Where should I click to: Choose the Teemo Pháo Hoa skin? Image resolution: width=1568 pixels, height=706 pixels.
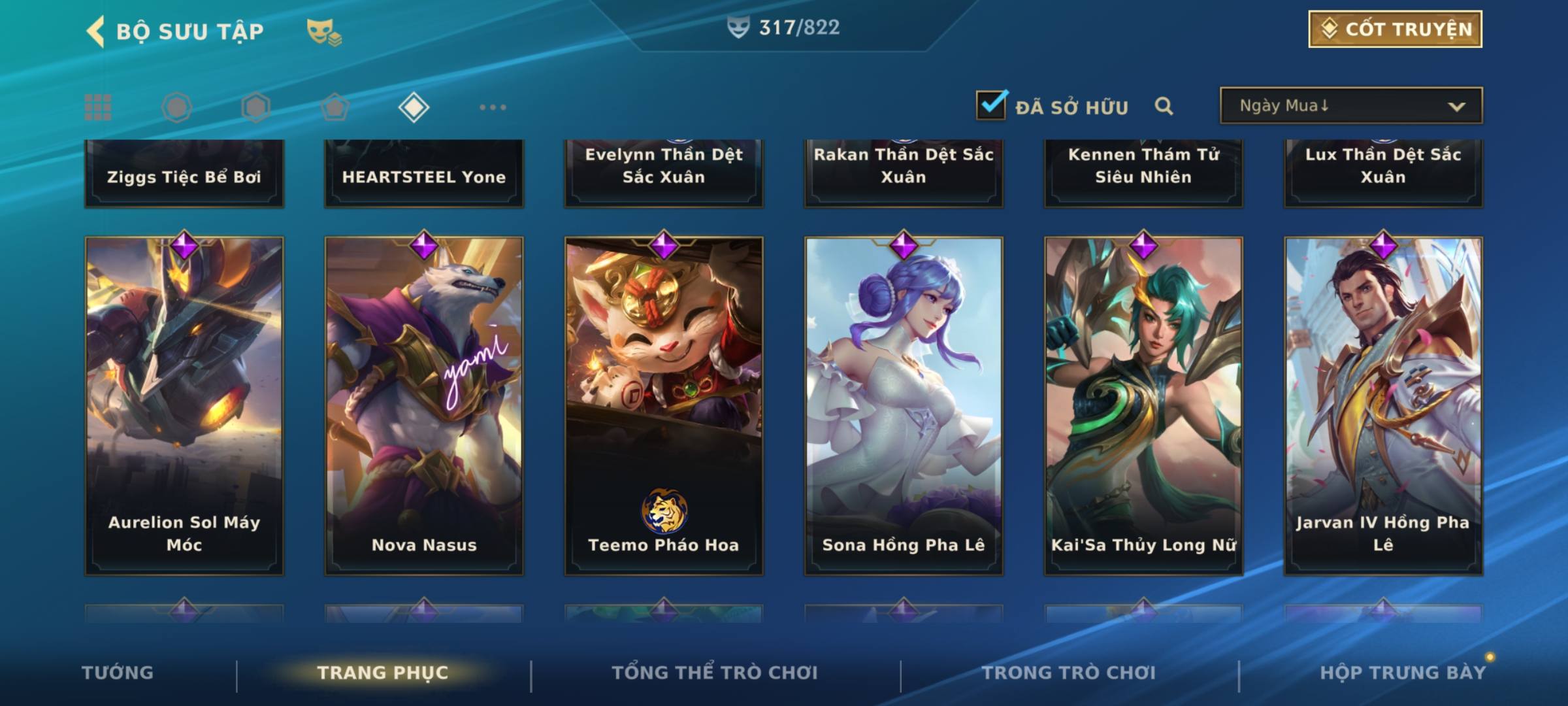point(664,405)
